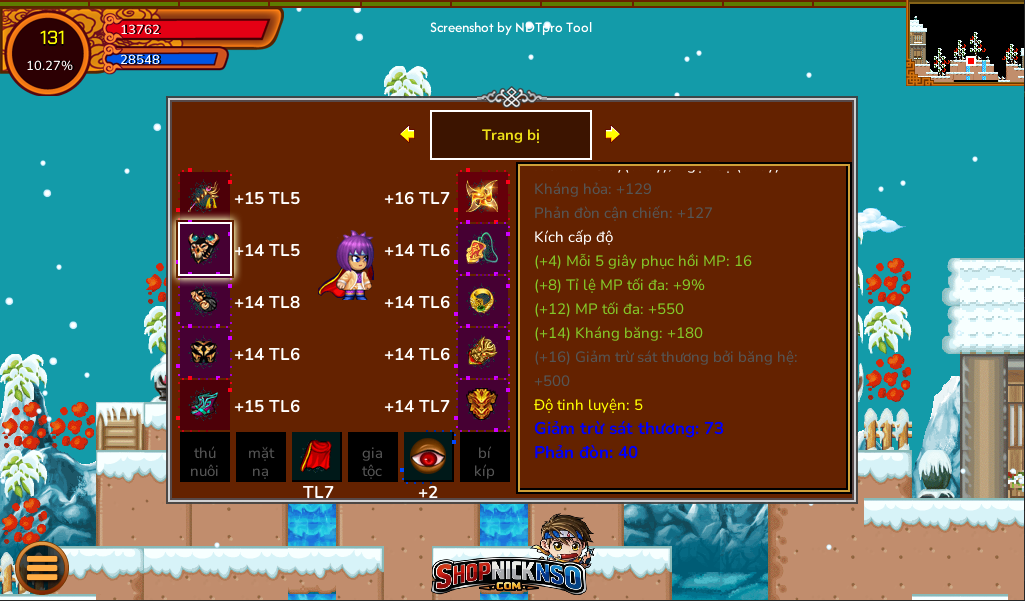Select the +15 TL5 feathered helmet slot
Viewport: 1025px width, 601px height.
click(x=205, y=198)
